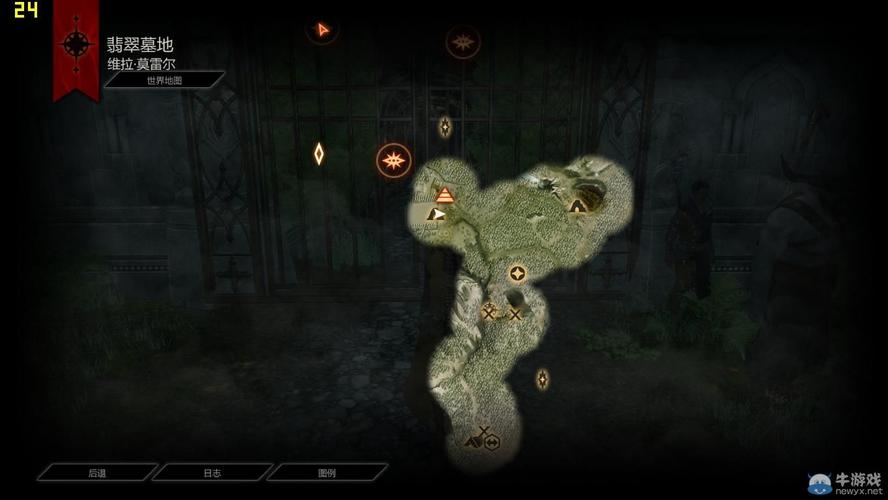Select the red-striped camp tent marker

(x=445, y=194)
